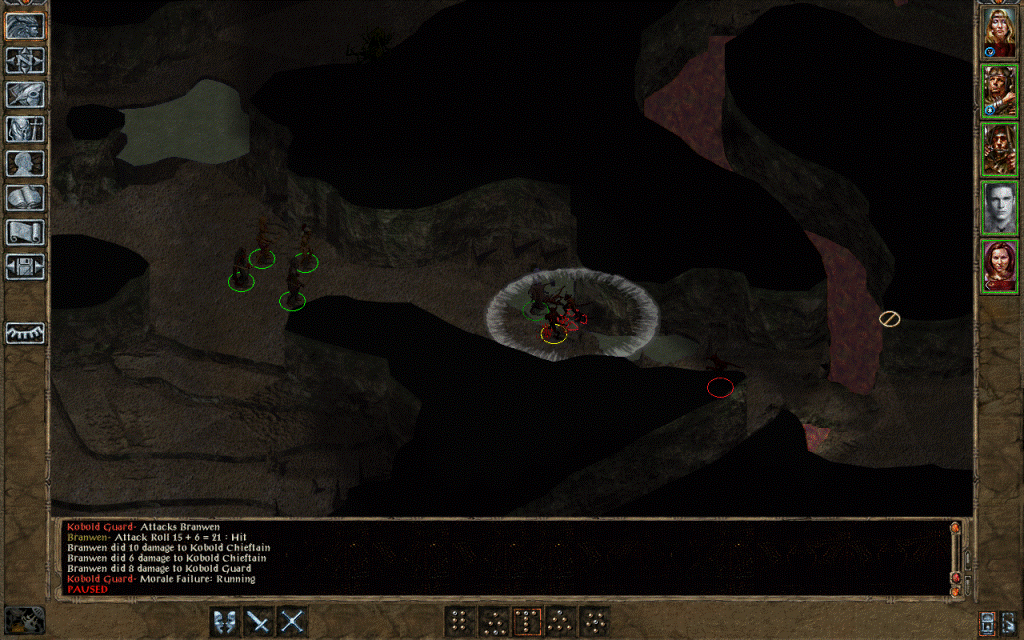The width and height of the screenshot is (1024, 640).
Task: Activate the single-sword attack action button
Action: pos(258,622)
